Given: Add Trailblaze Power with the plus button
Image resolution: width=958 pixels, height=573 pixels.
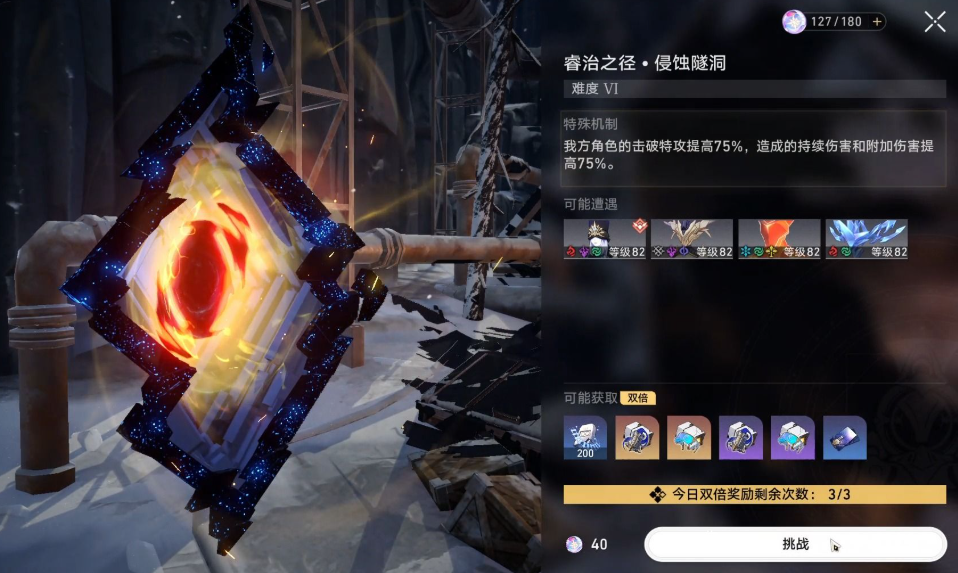Looking at the screenshot, I should [878, 21].
